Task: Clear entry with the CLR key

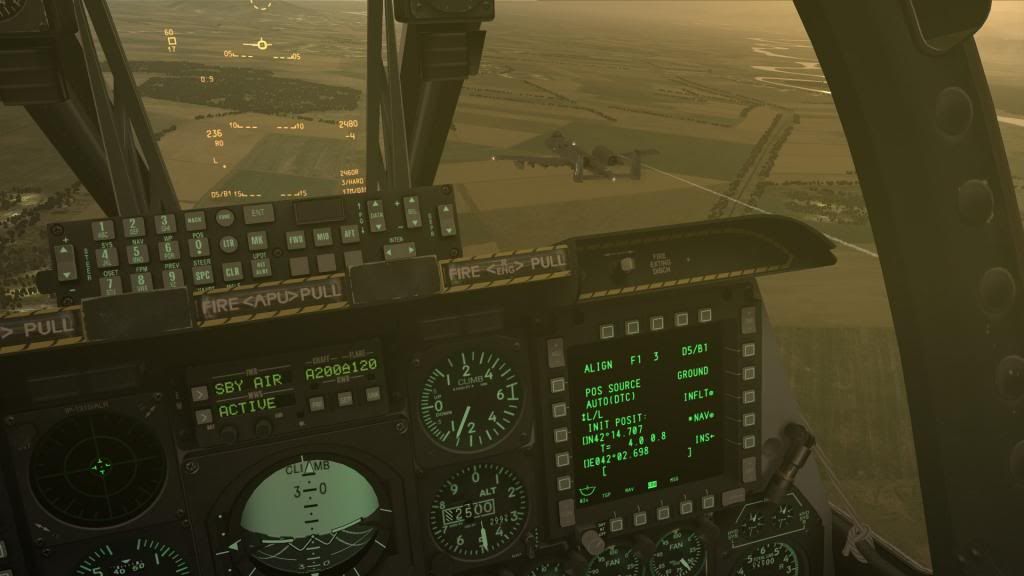Action: tap(231, 271)
